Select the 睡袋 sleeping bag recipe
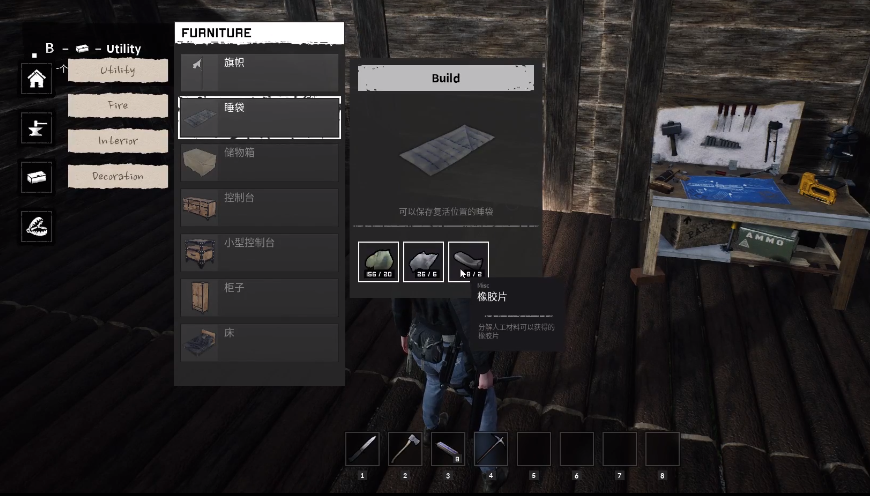This screenshot has width=870, height=496. 259,117
